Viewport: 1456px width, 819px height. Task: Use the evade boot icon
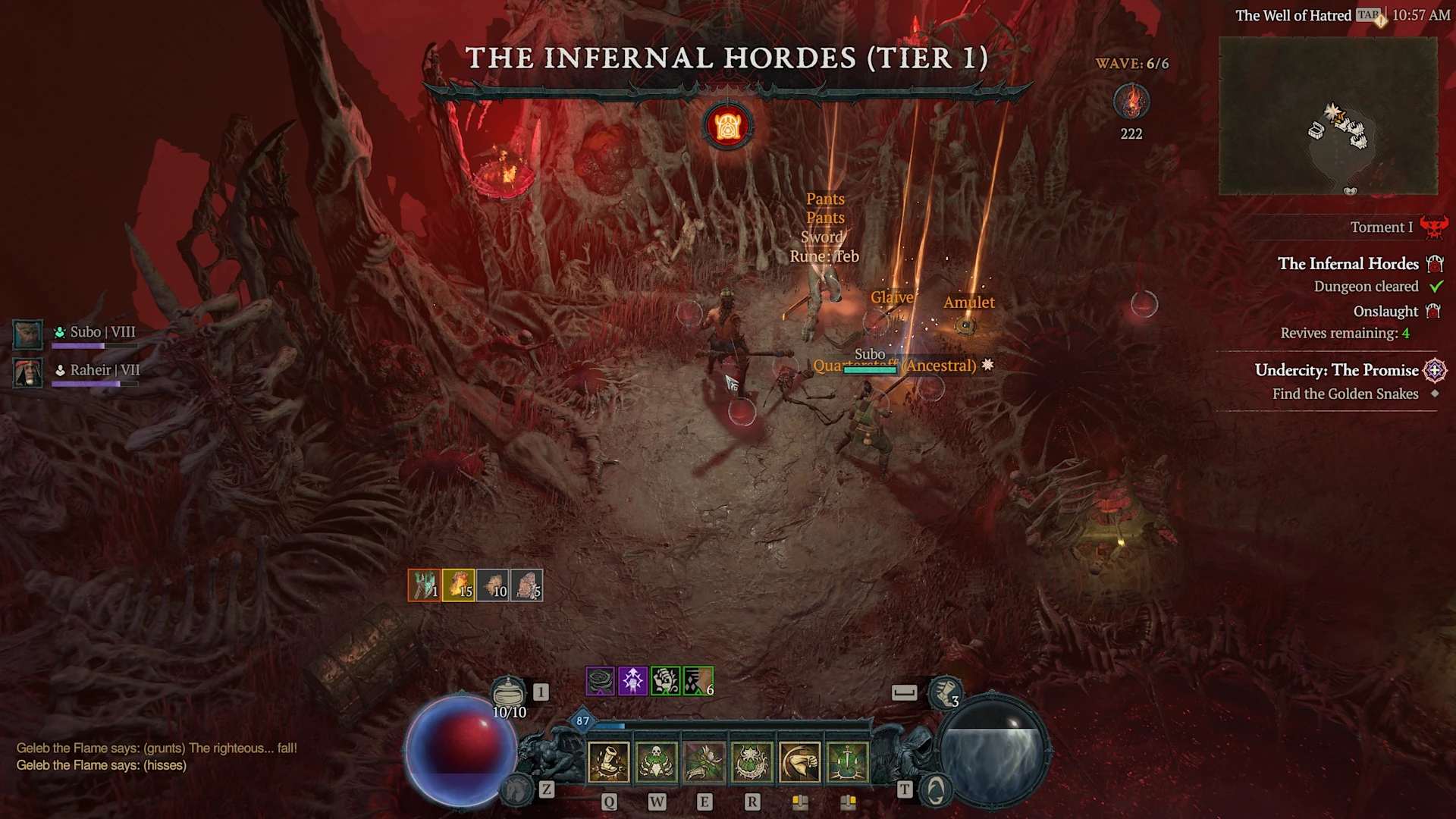point(945,692)
